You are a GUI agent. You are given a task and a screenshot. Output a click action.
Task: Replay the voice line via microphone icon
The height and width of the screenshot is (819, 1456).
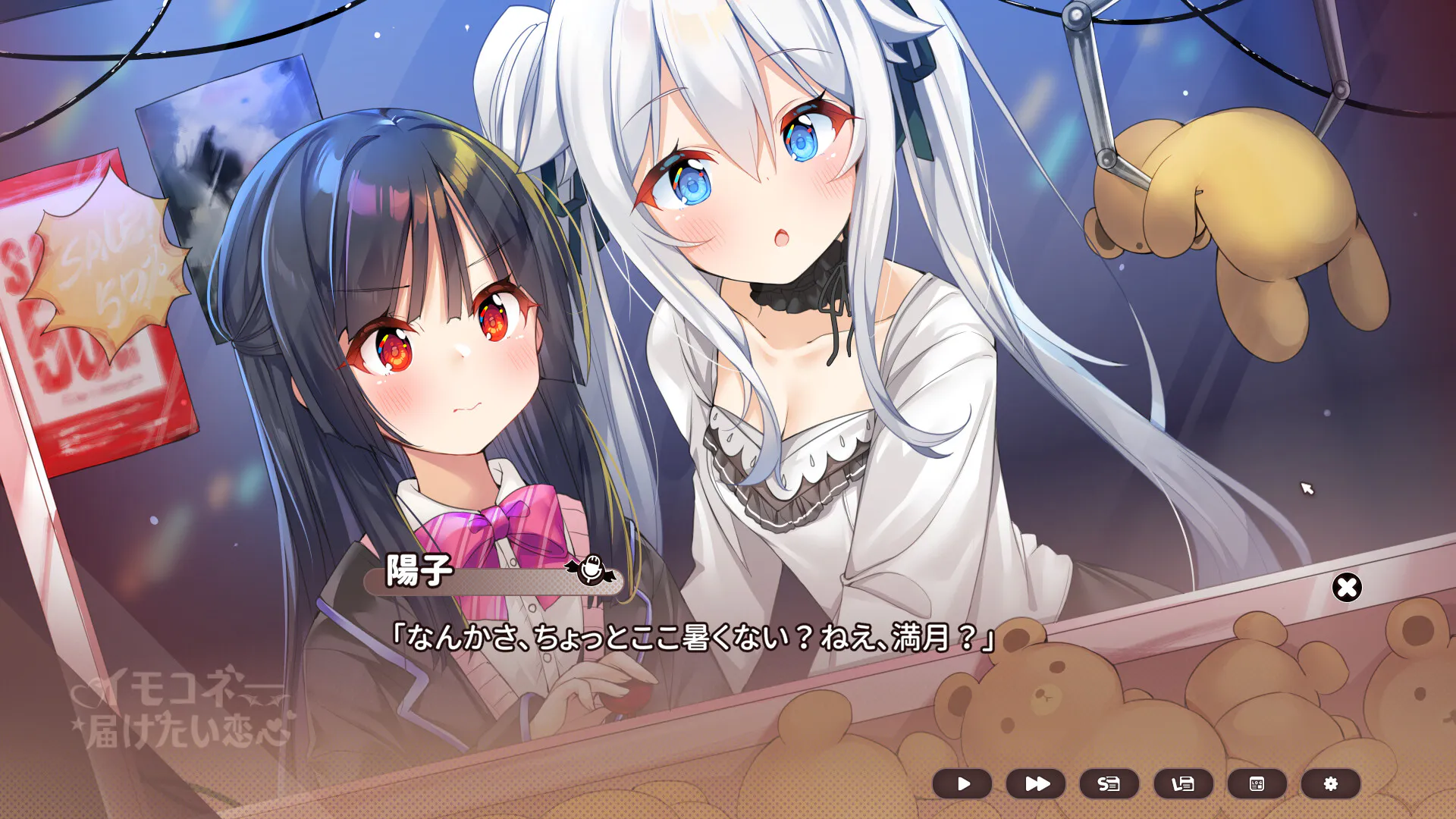(x=591, y=570)
